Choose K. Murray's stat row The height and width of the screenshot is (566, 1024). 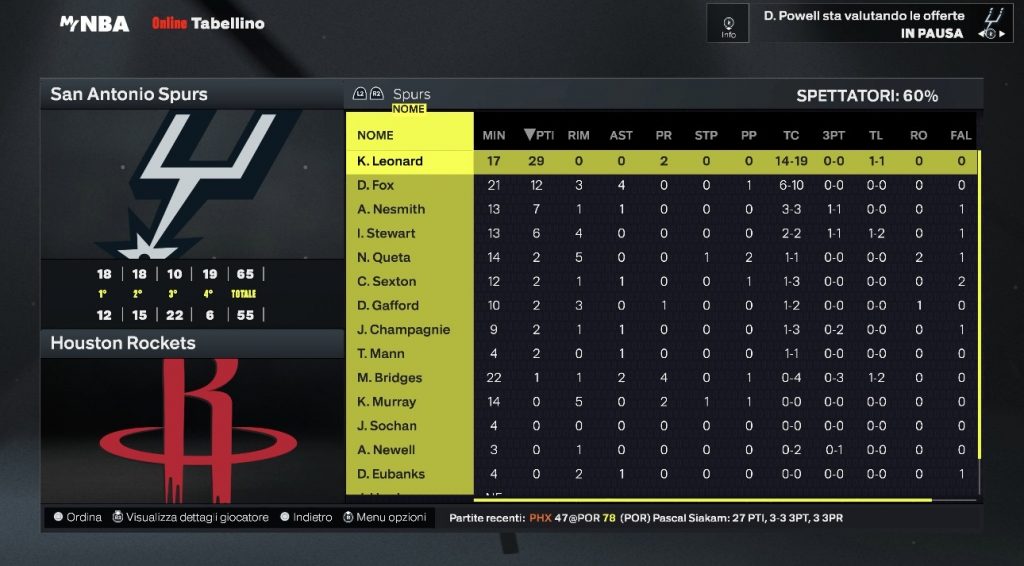pos(386,401)
